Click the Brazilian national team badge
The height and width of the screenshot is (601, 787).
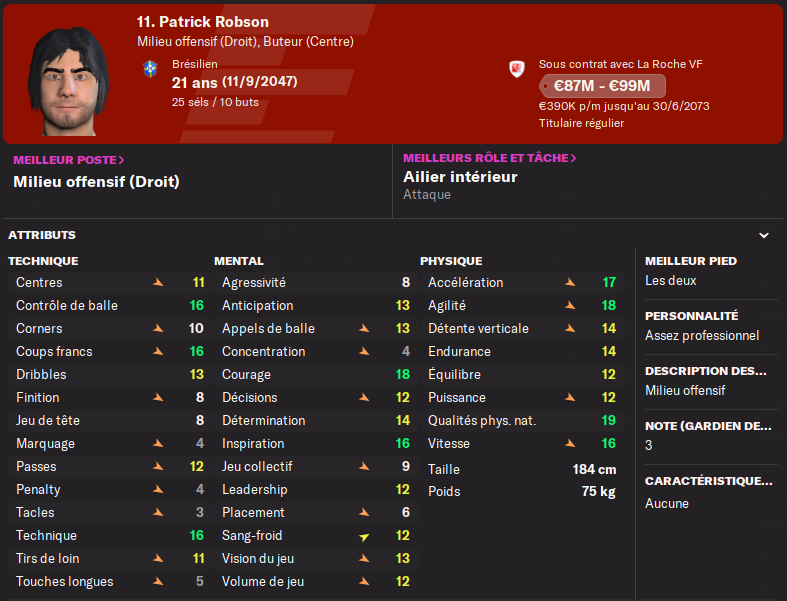[151, 69]
